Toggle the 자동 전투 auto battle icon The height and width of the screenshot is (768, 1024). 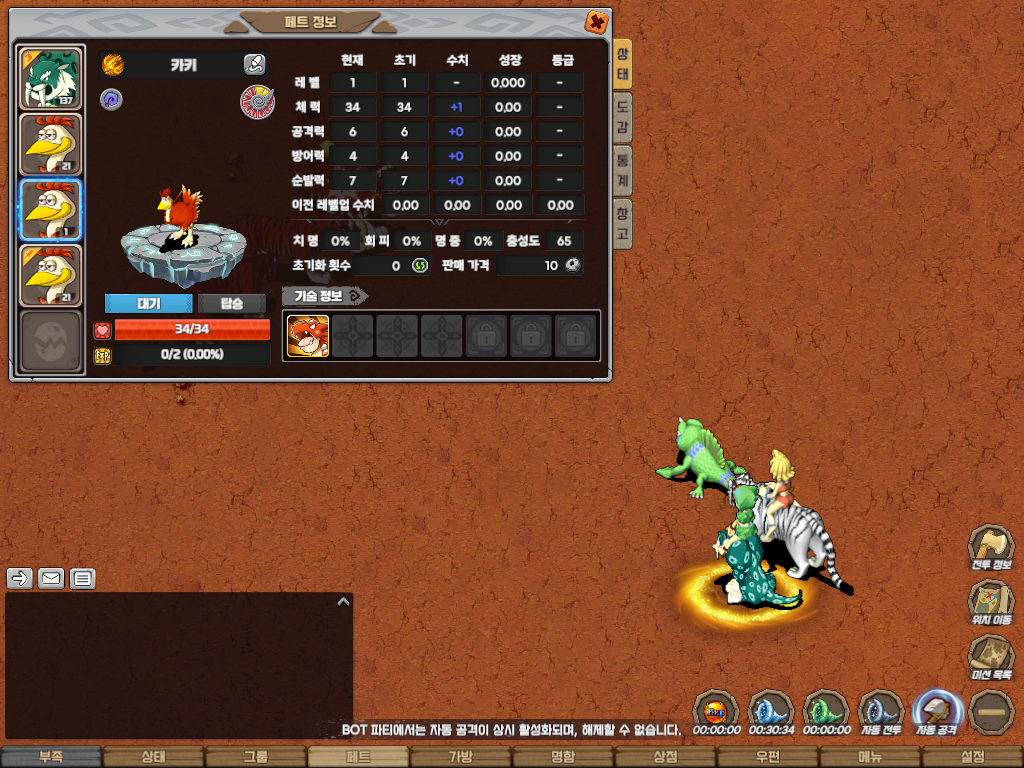tap(881, 710)
